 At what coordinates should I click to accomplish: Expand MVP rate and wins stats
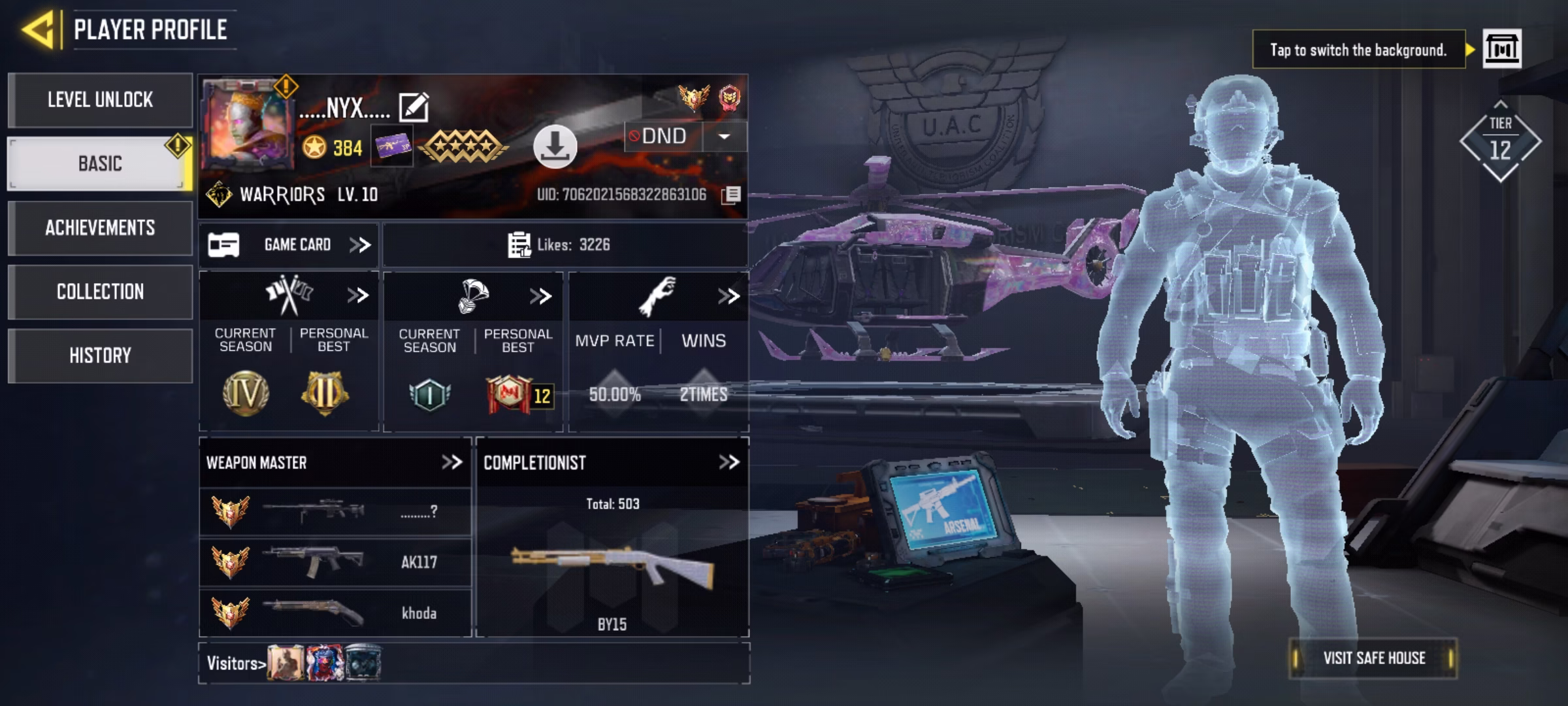728,296
